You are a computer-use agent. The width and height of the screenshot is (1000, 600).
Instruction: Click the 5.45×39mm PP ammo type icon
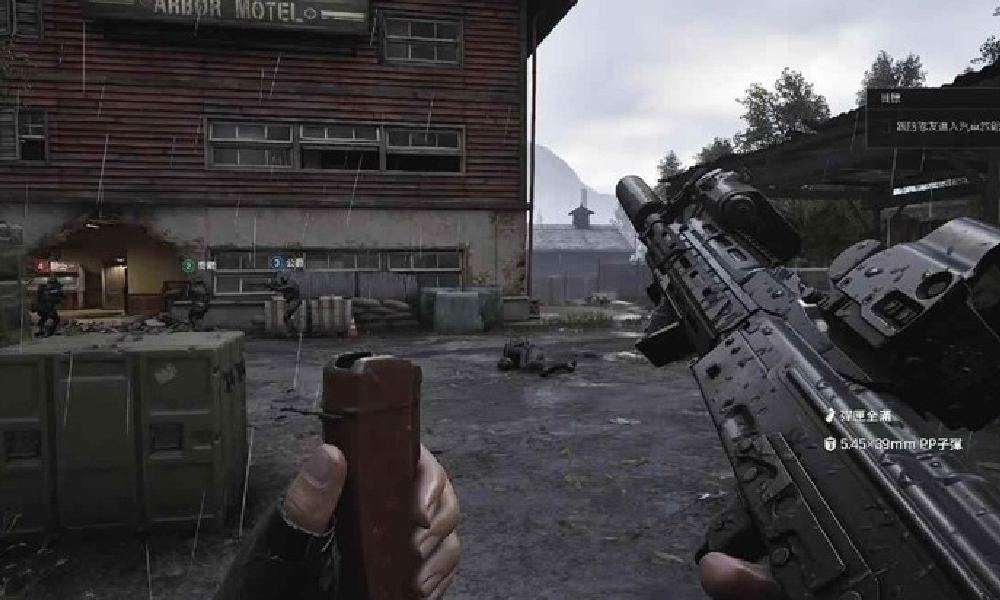click(x=830, y=444)
